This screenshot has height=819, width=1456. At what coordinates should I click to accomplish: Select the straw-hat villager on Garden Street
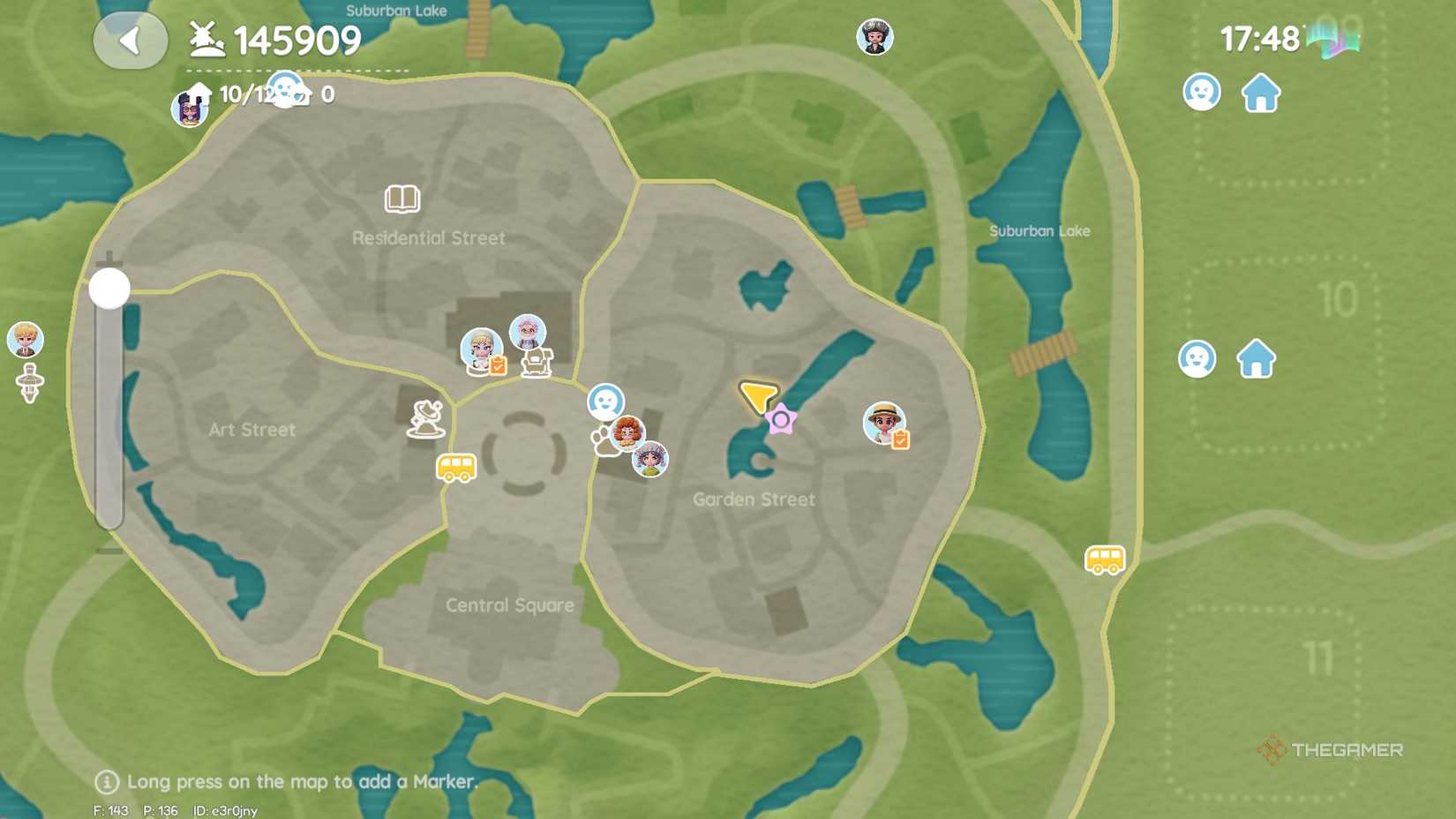point(883,422)
